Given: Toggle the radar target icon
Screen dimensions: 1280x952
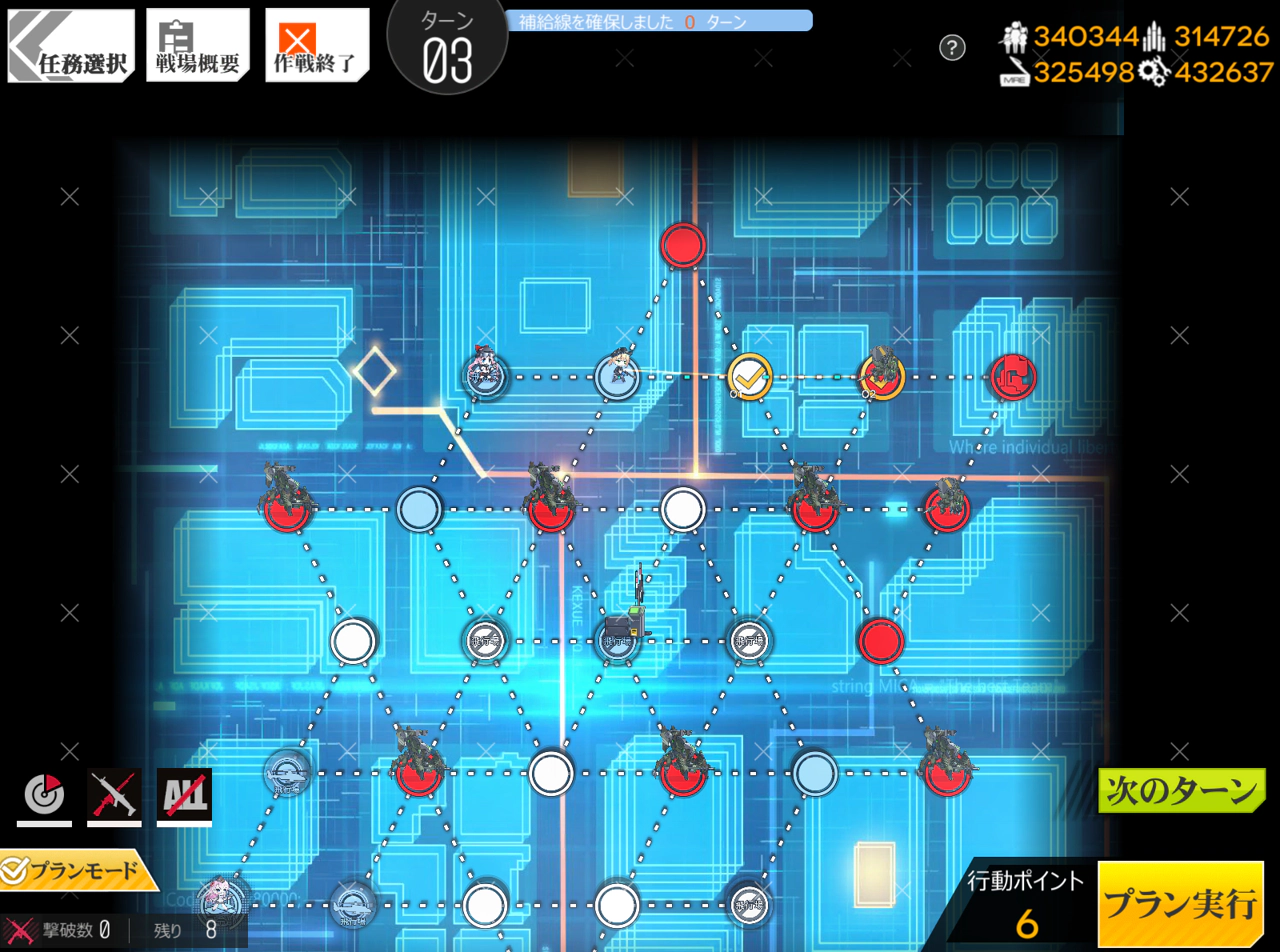Looking at the screenshot, I should click(x=44, y=797).
